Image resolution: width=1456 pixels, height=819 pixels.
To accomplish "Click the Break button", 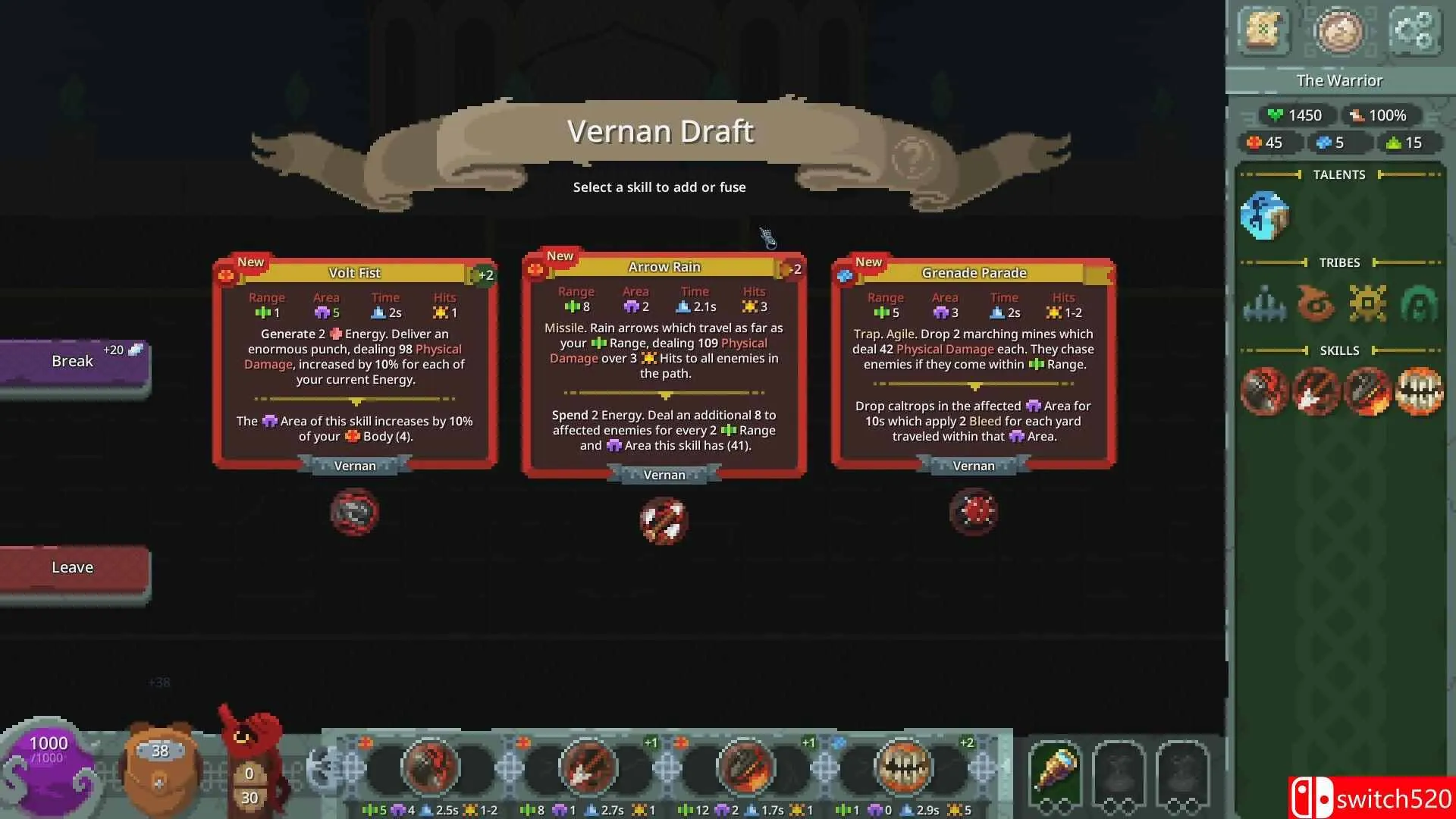I will (72, 361).
